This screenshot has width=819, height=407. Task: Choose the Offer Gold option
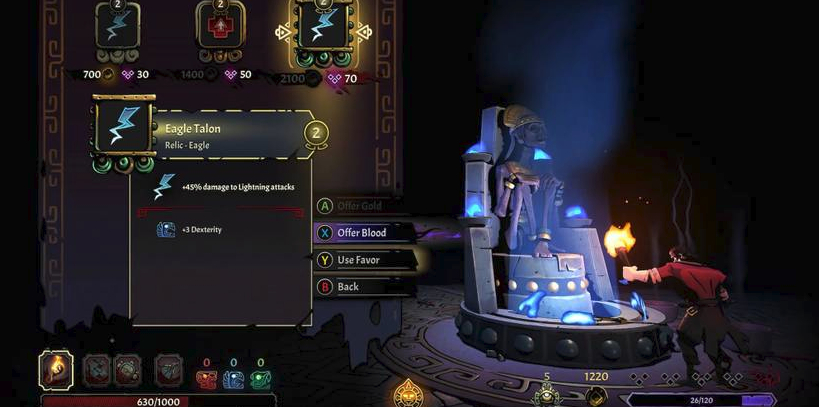coord(358,206)
